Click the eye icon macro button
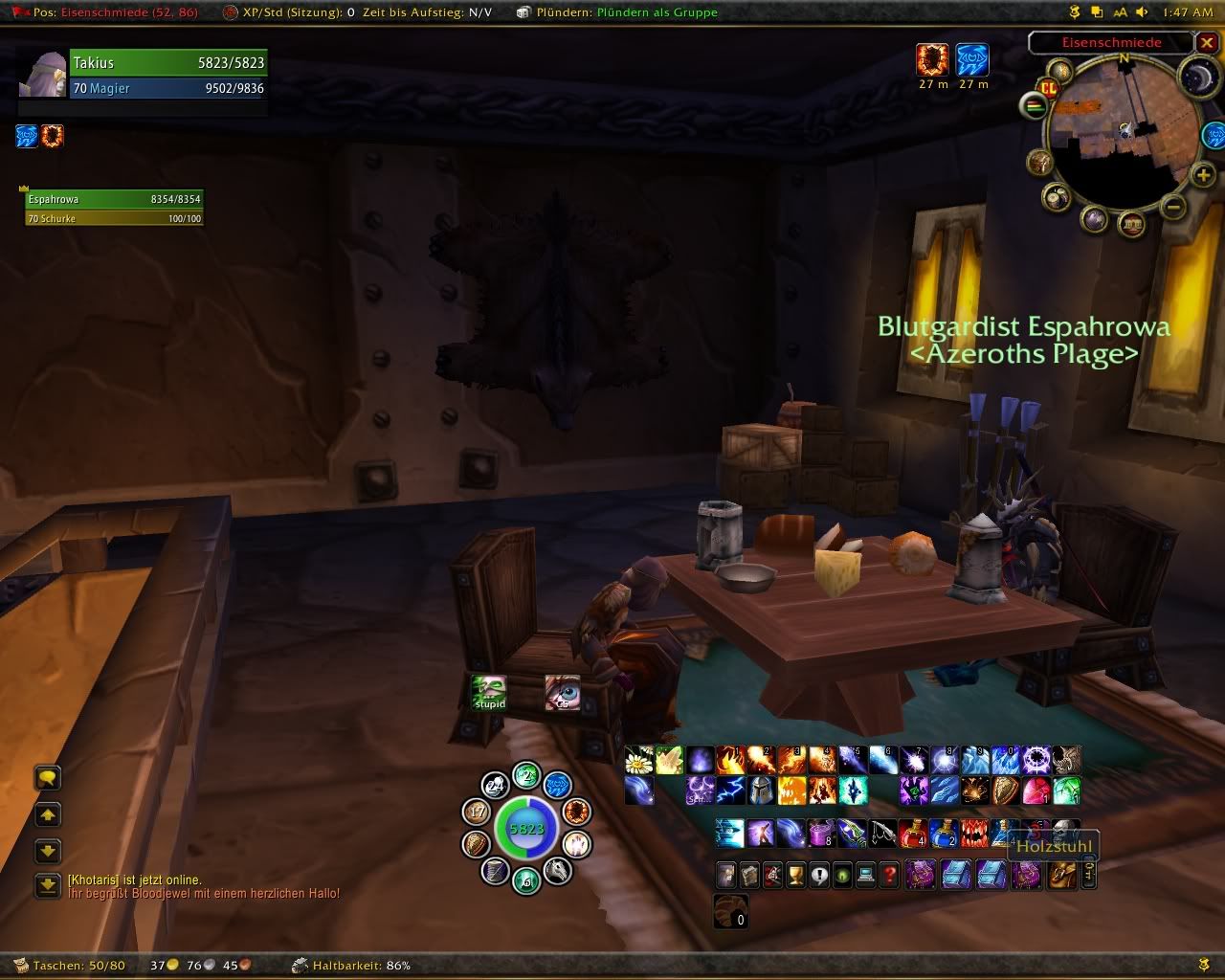1225x980 pixels. [x=563, y=691]
